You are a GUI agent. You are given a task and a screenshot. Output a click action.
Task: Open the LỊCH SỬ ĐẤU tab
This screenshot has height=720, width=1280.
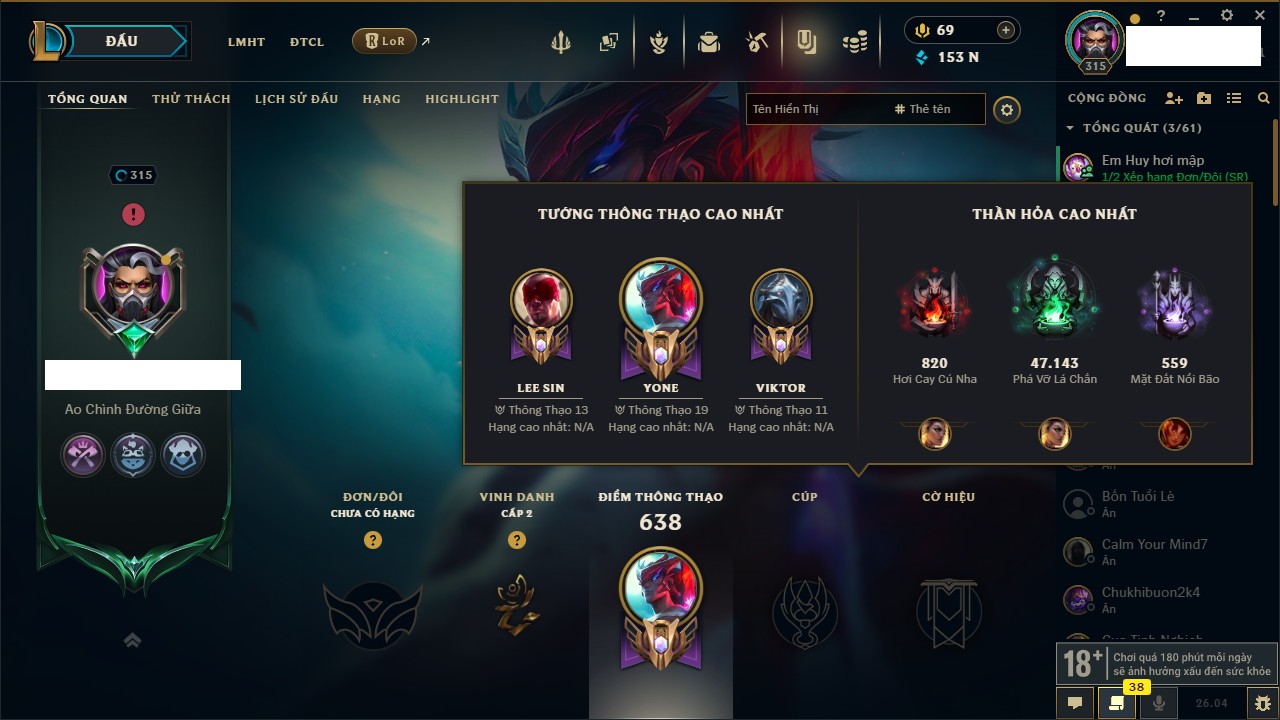tap(296, 99)
